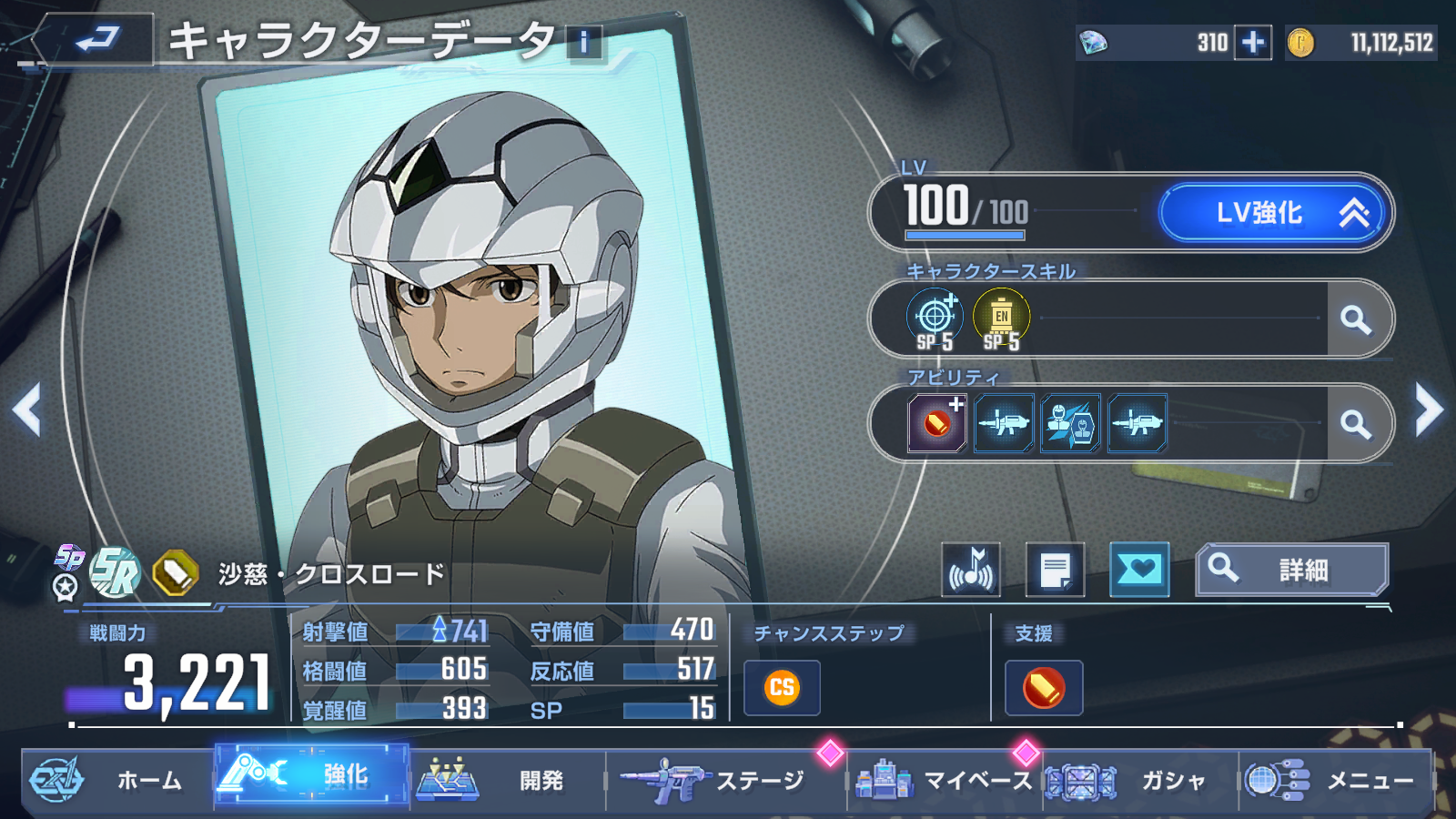Toggle the heart favorite button
The height and width of the screenshot is (819, 1456).
coord(1139,571)
